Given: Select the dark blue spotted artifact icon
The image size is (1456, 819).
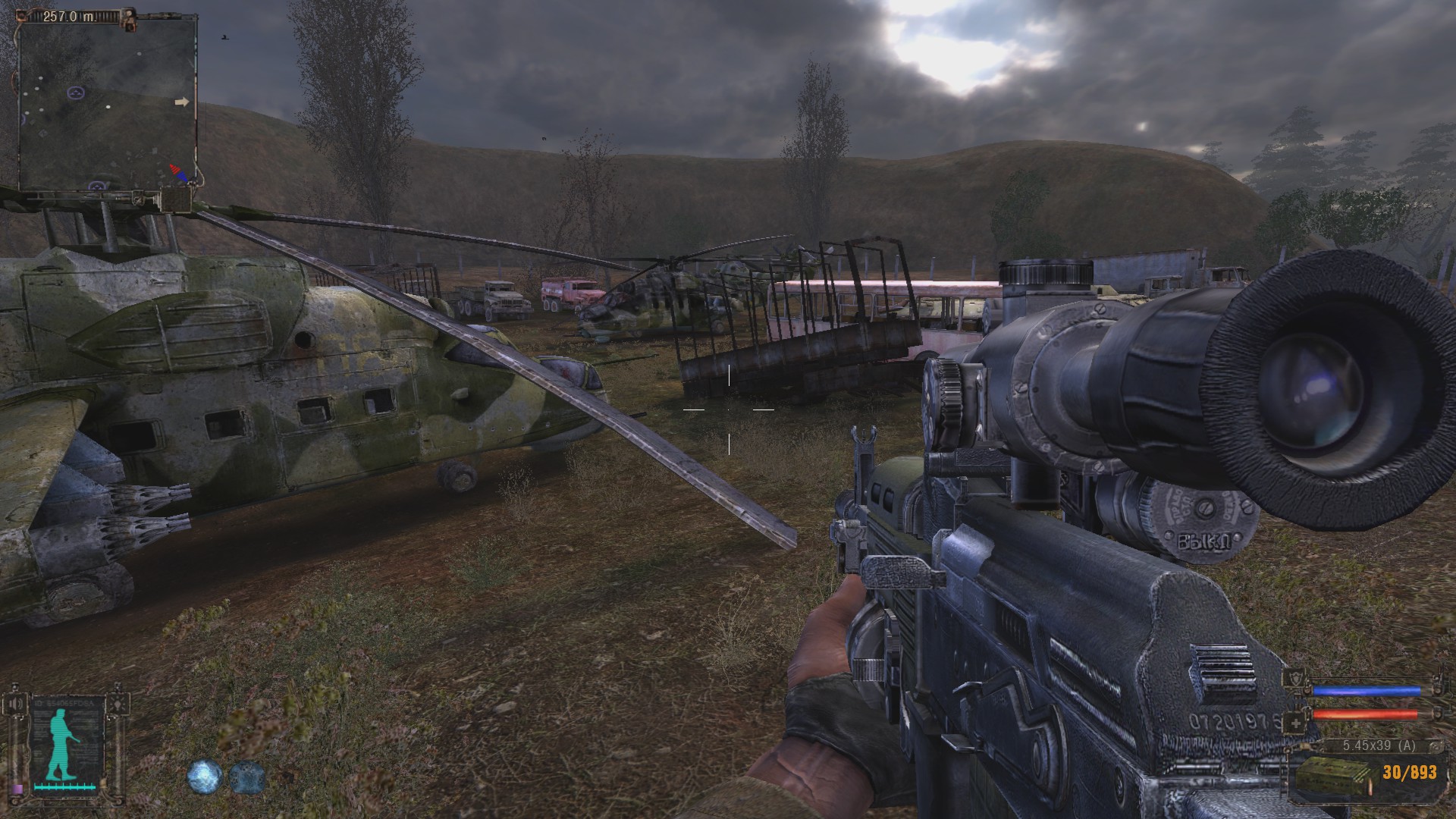Looking at the screenshot, I should pyautogui.click(x=247, y=777).
